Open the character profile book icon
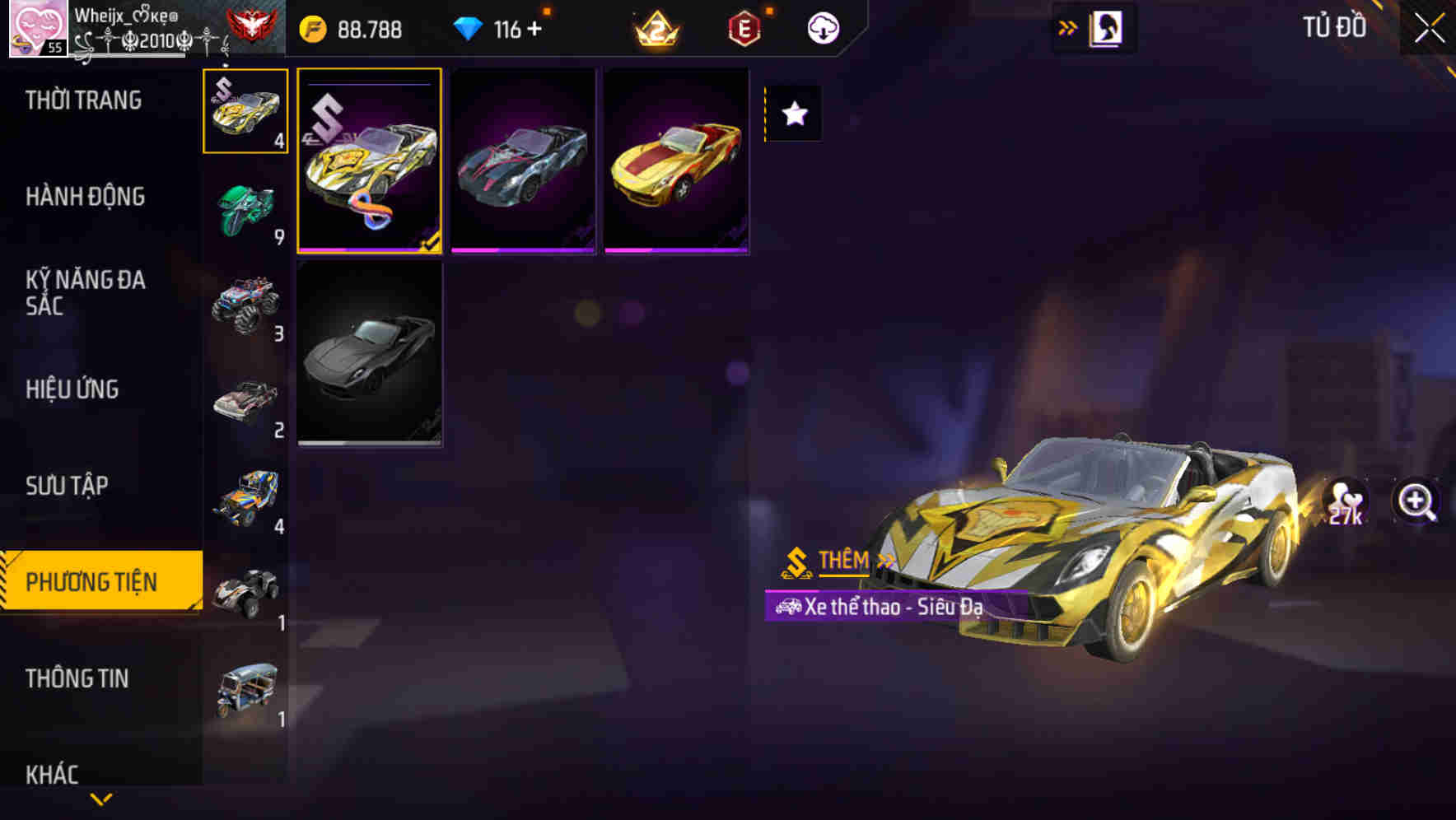This screenshot has height=820, width=1456. 1107,27
